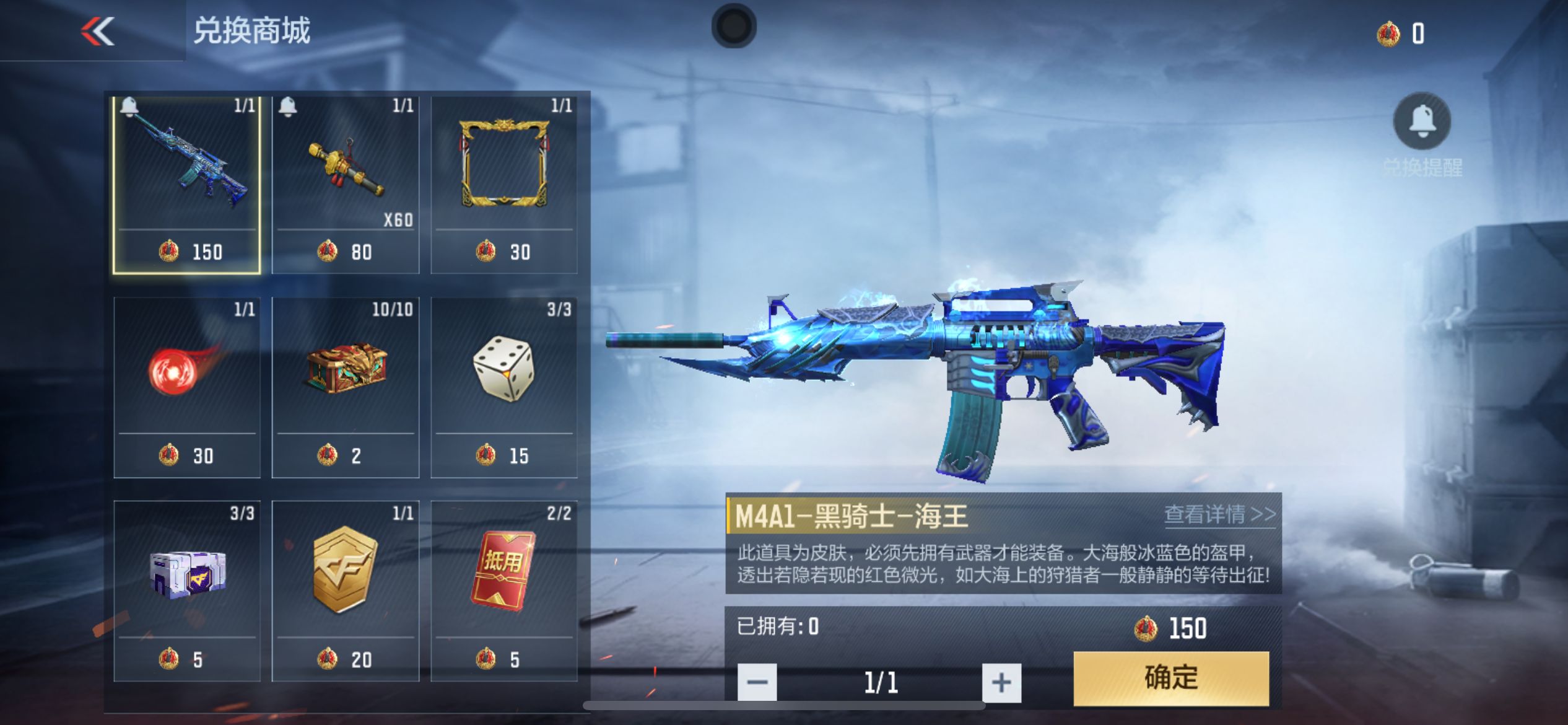Image resolution: width=1568 pixels, height=725 pixels.
Task: Open 查看详情 item details link
Action: click(x=1219, y=514)
